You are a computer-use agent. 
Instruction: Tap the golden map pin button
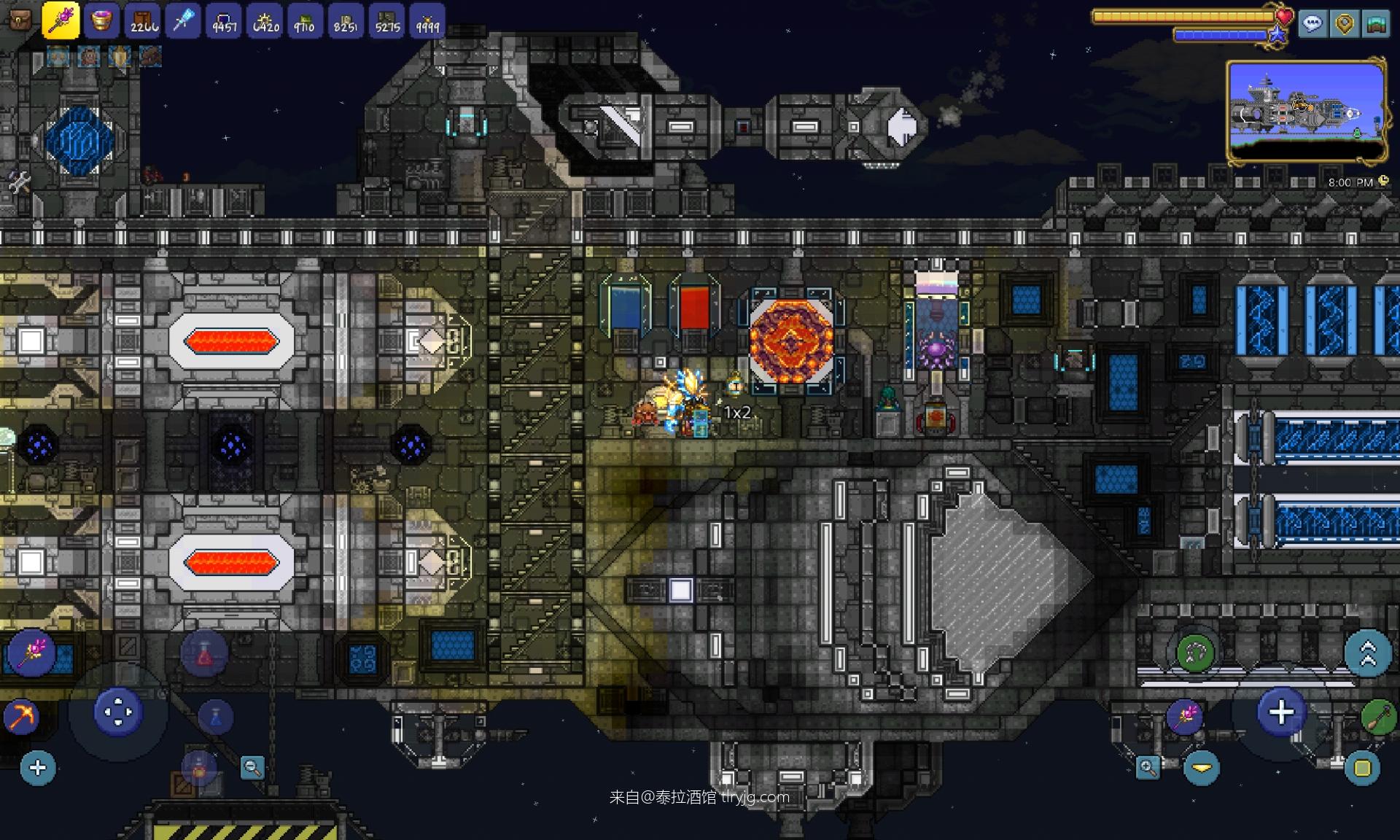1345,24
